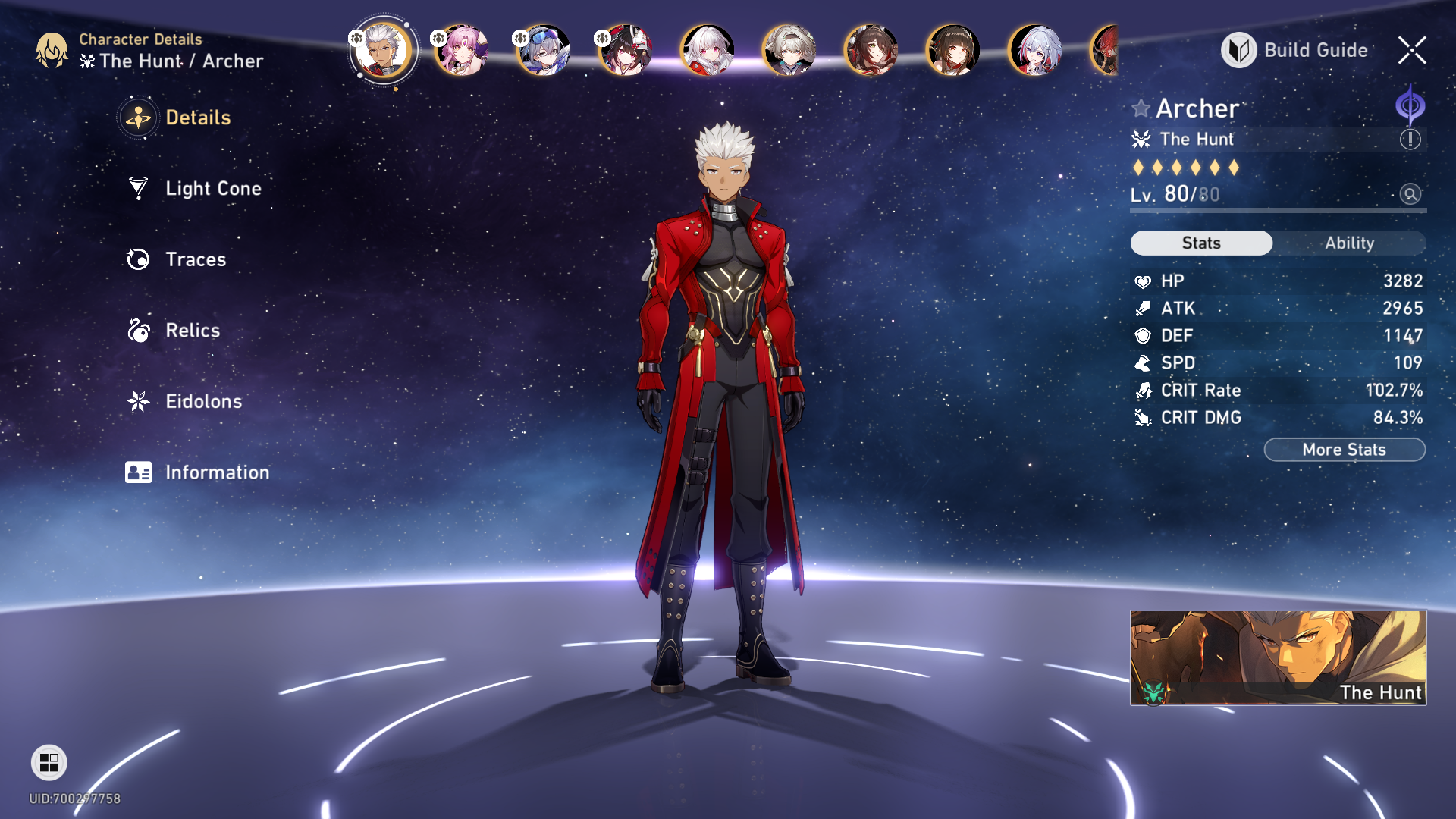1456x819 pixels.
Task: Open the grid menu icon above UID
Action: tap(49, 762)
